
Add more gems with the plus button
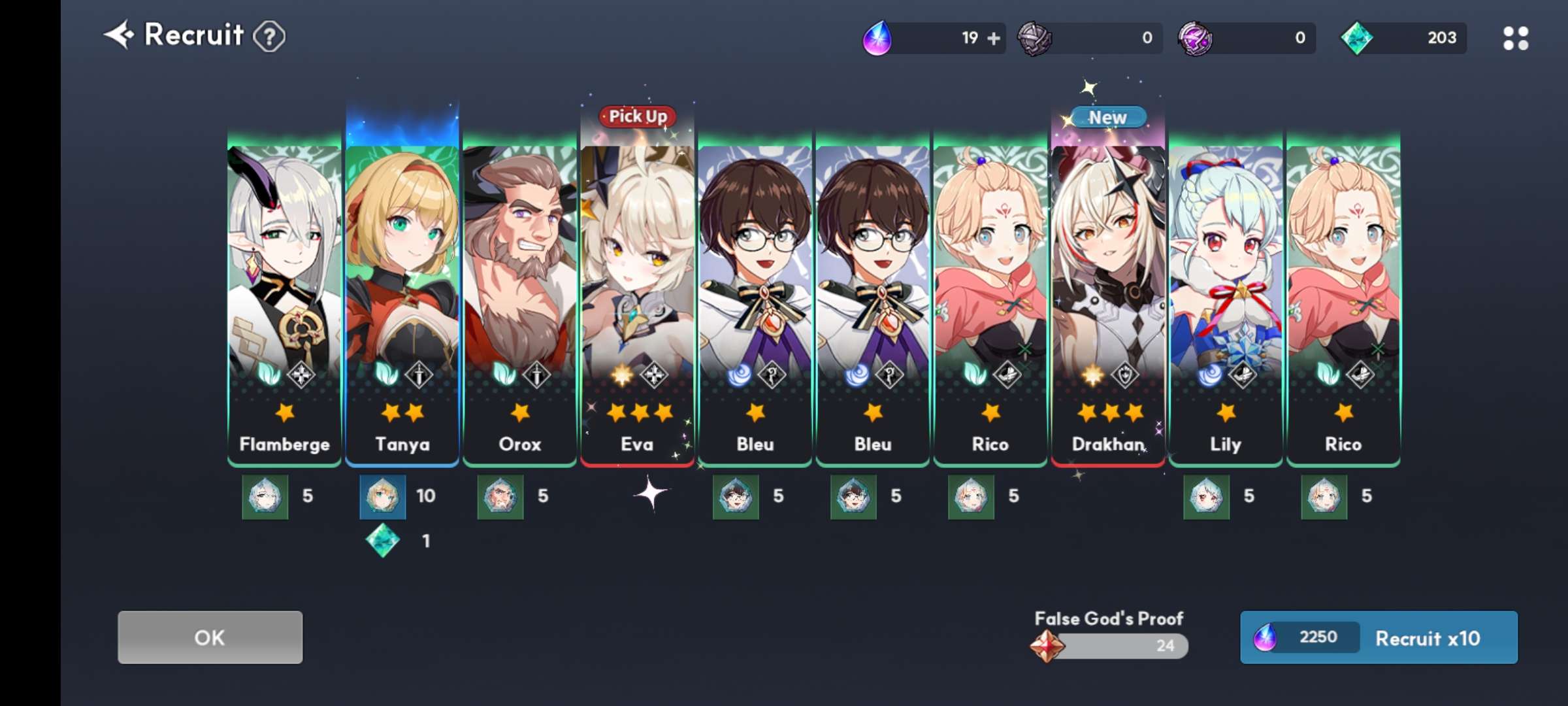994,39
